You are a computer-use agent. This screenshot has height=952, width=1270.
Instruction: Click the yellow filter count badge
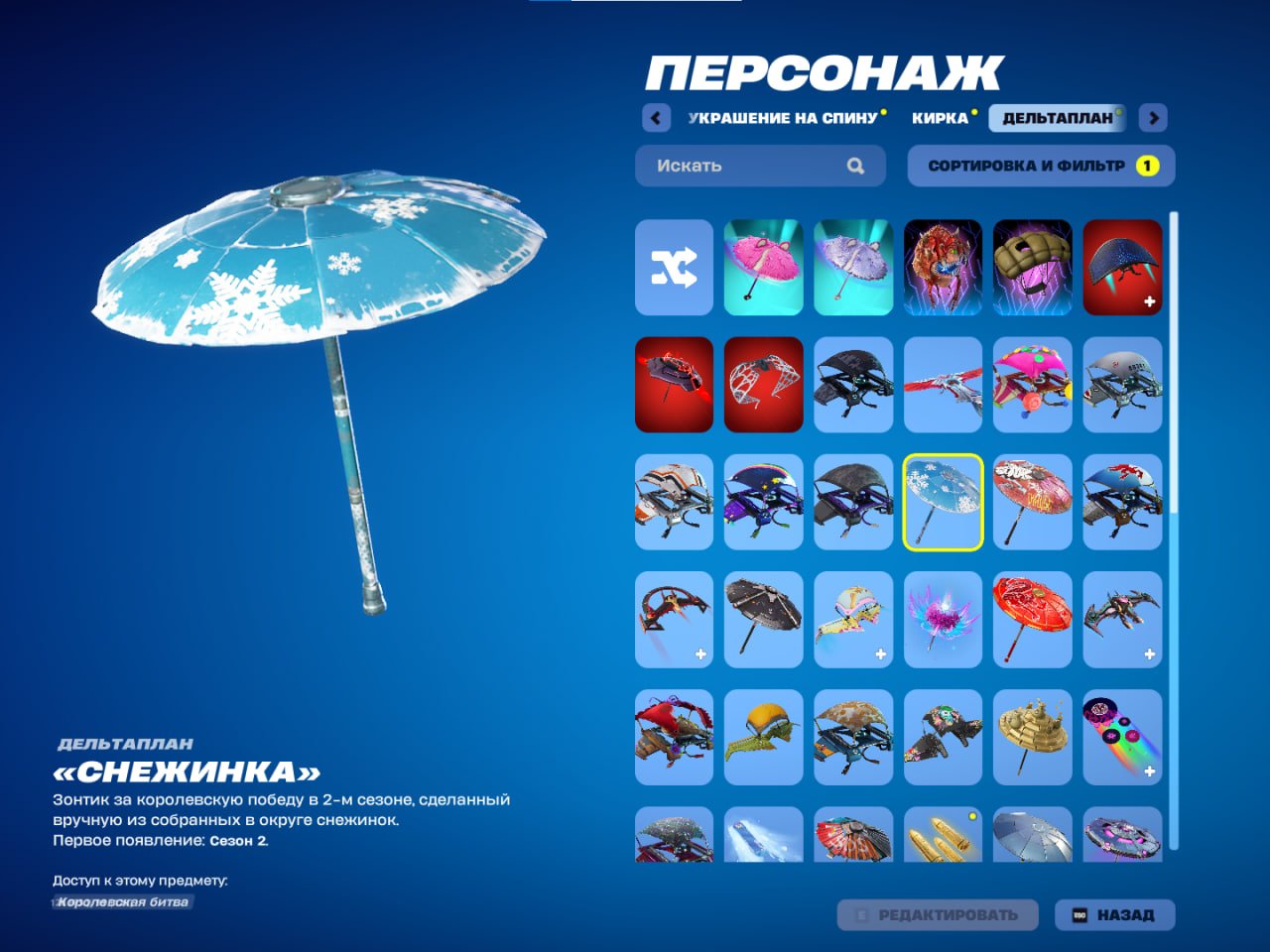[x=1149, y=166]
